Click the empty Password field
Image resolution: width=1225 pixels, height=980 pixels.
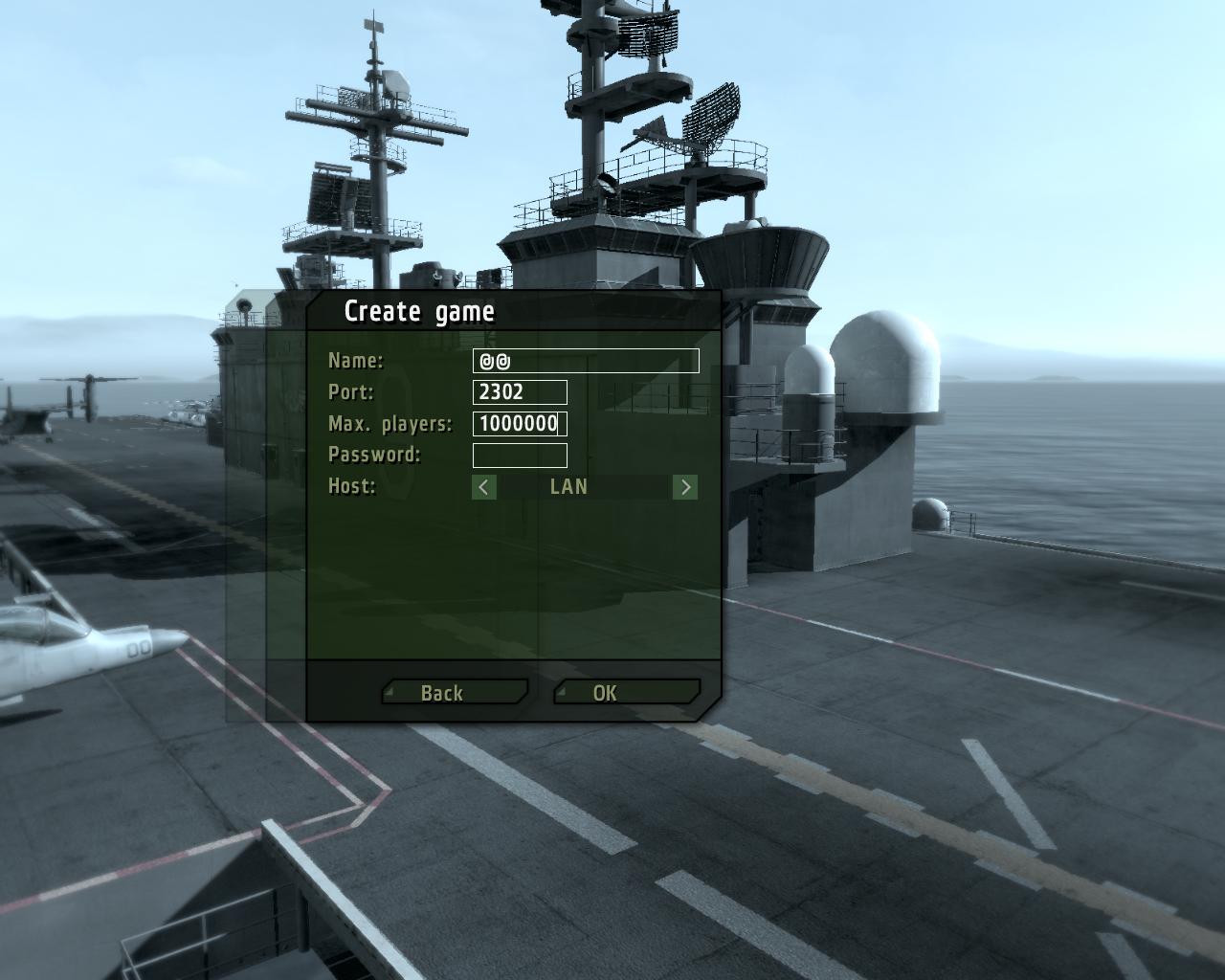click(520, 456)
